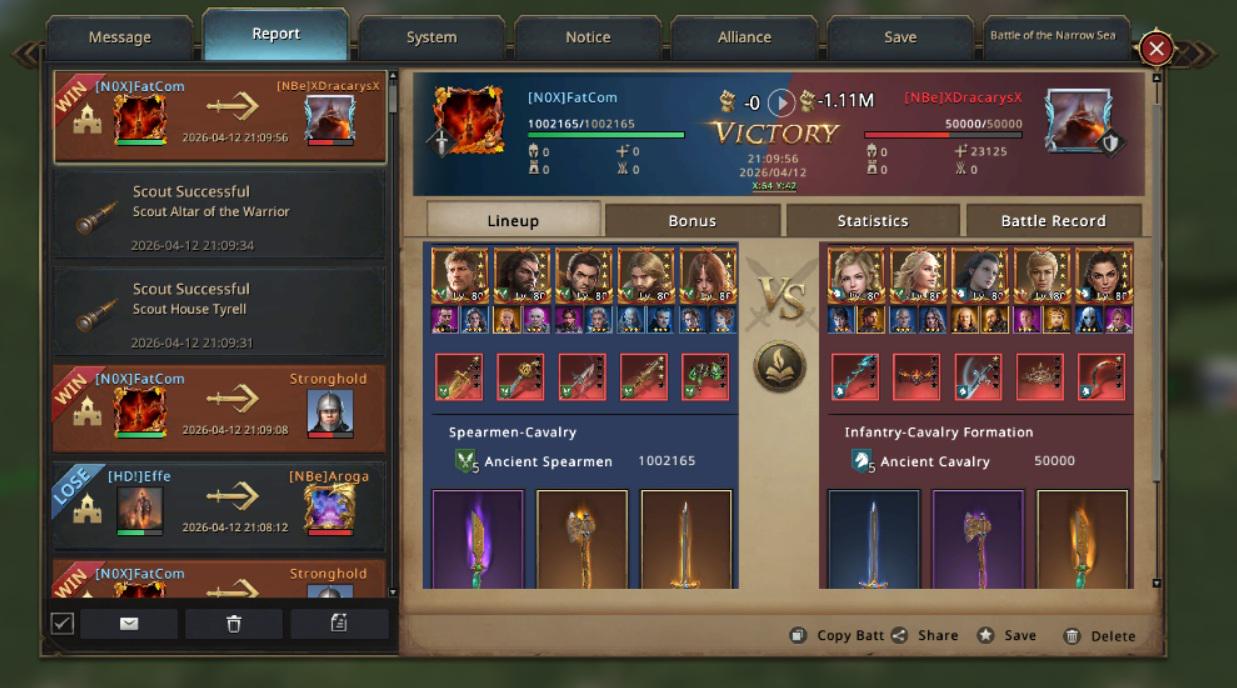Viewport: 1237px width, 688px height.
Task: Toggle the select-all reports checkbox
Action: [x=62, y=624]
